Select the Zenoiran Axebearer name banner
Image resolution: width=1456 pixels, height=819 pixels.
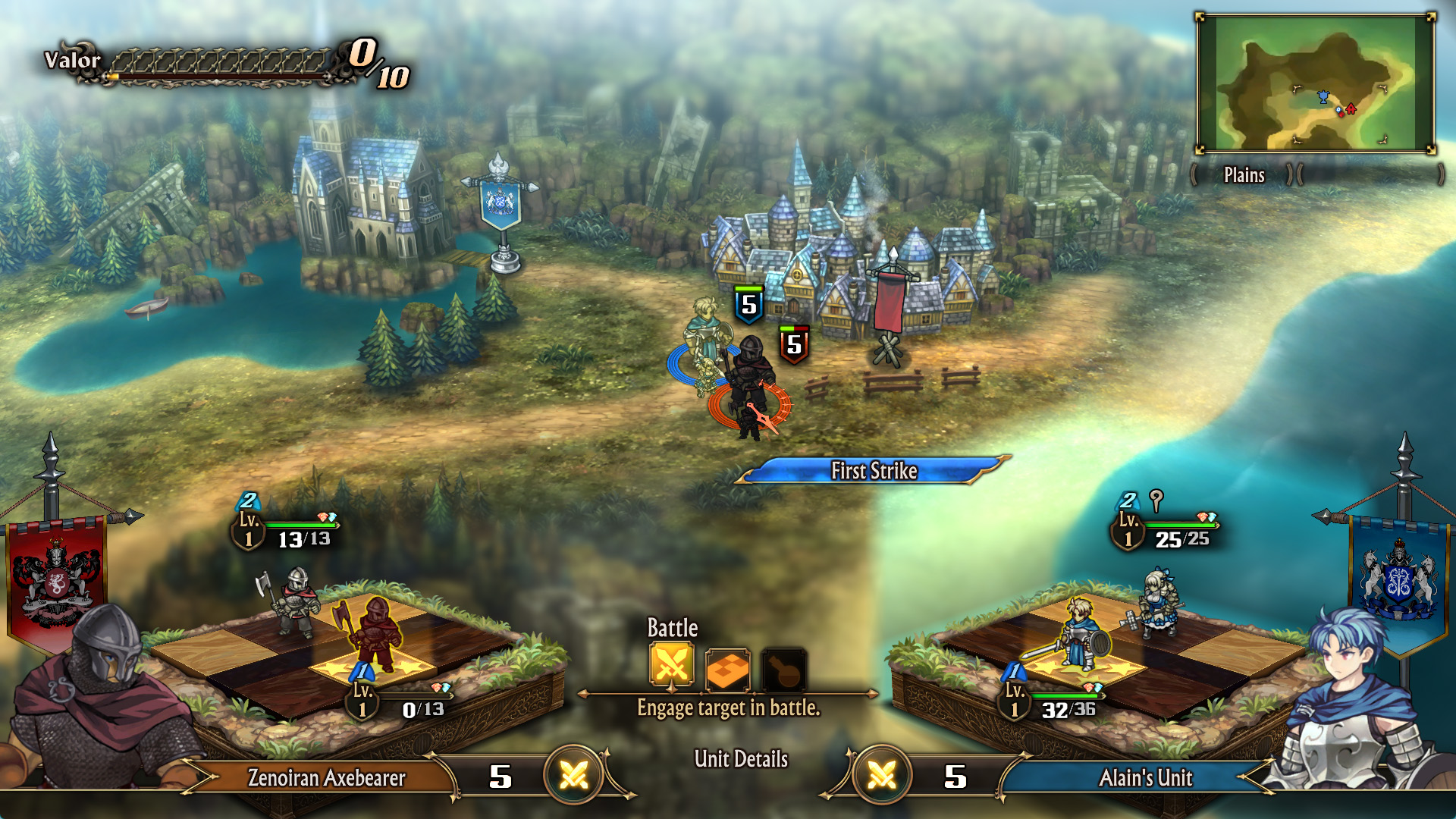pos(326,778)
